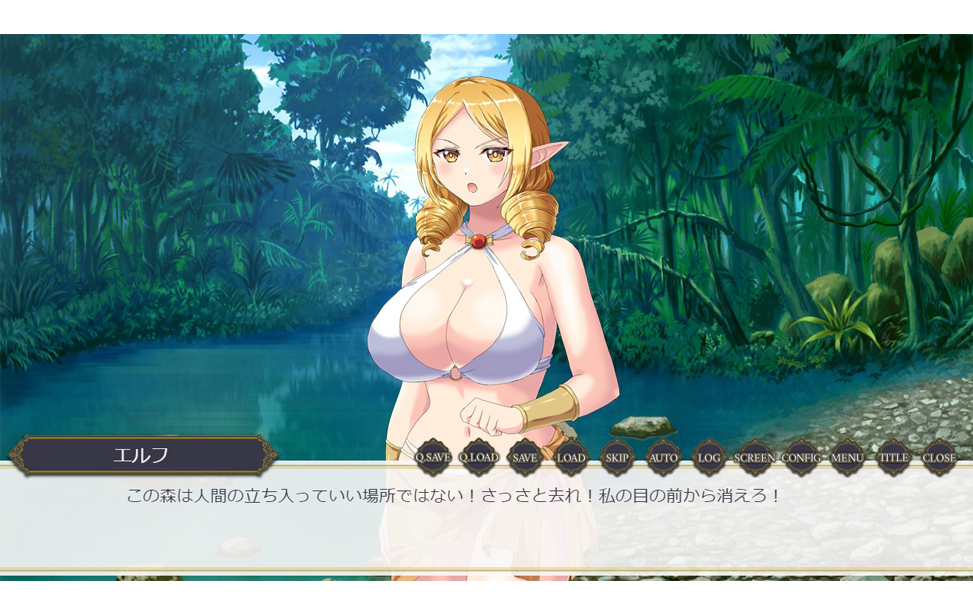Open the game MENU
Screen dimensions: 973x615
[847, 458]
